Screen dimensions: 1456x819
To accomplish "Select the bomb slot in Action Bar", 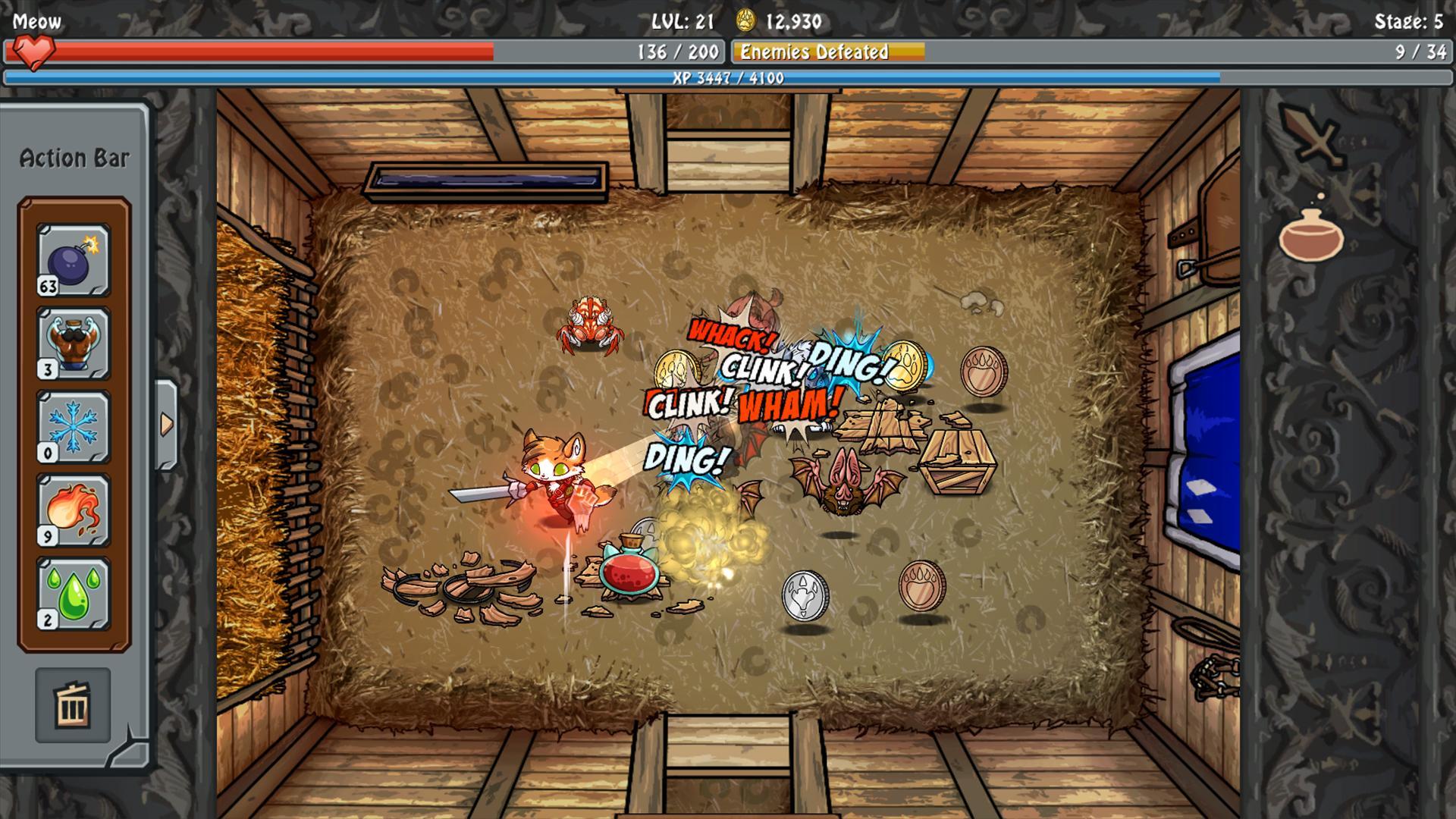I will tap(74, 260).
